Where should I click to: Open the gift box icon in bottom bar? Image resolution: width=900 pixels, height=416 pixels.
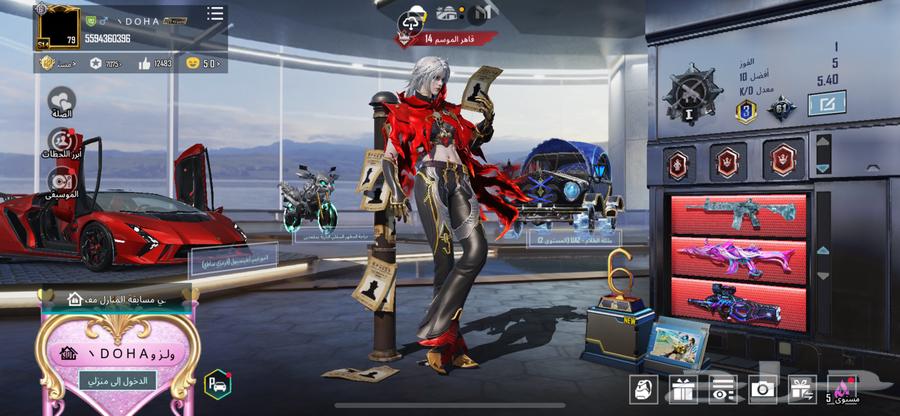(x=682, y=389)
